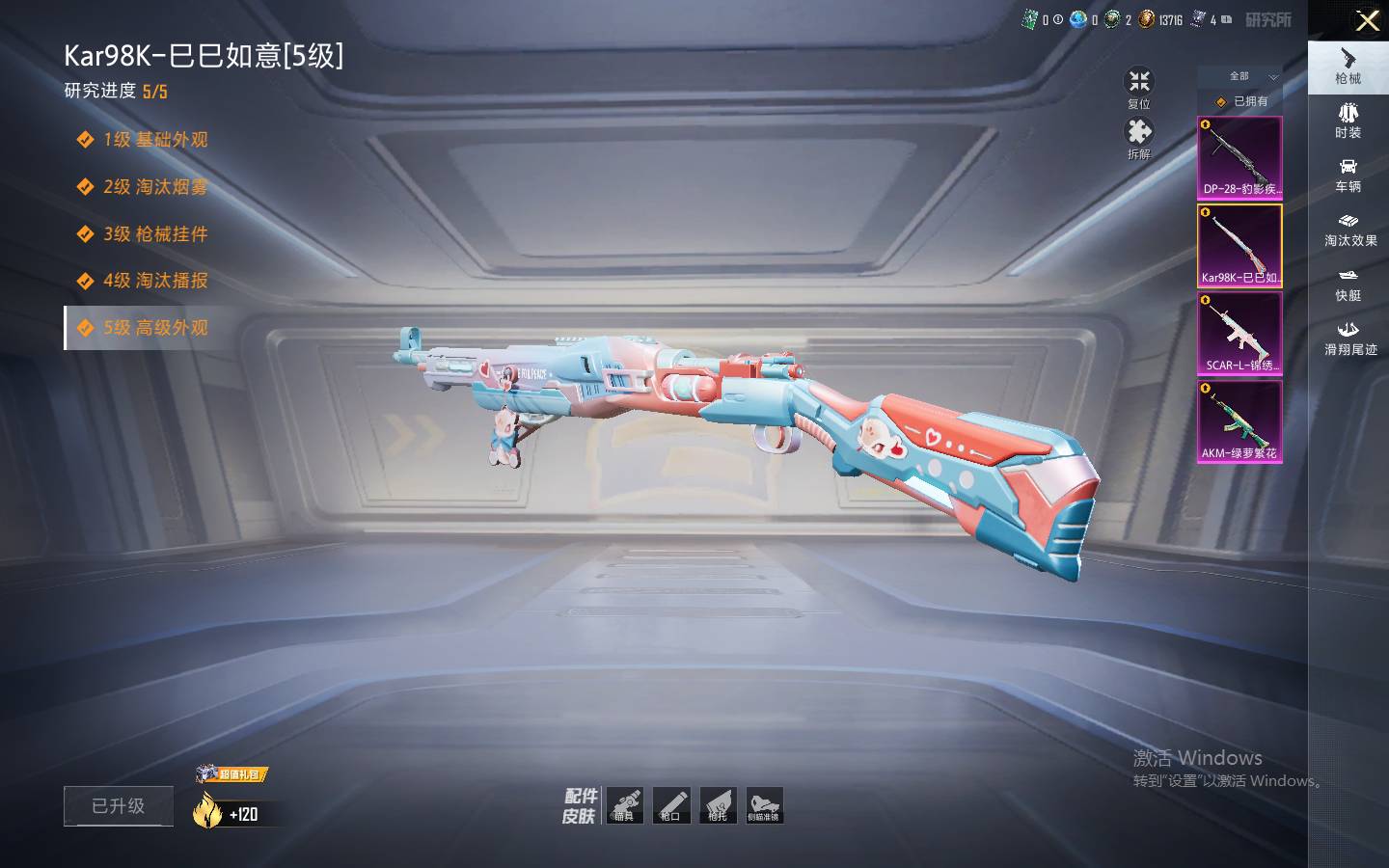Click the 拆解 dismantle button

click(x=1139, y=138)
